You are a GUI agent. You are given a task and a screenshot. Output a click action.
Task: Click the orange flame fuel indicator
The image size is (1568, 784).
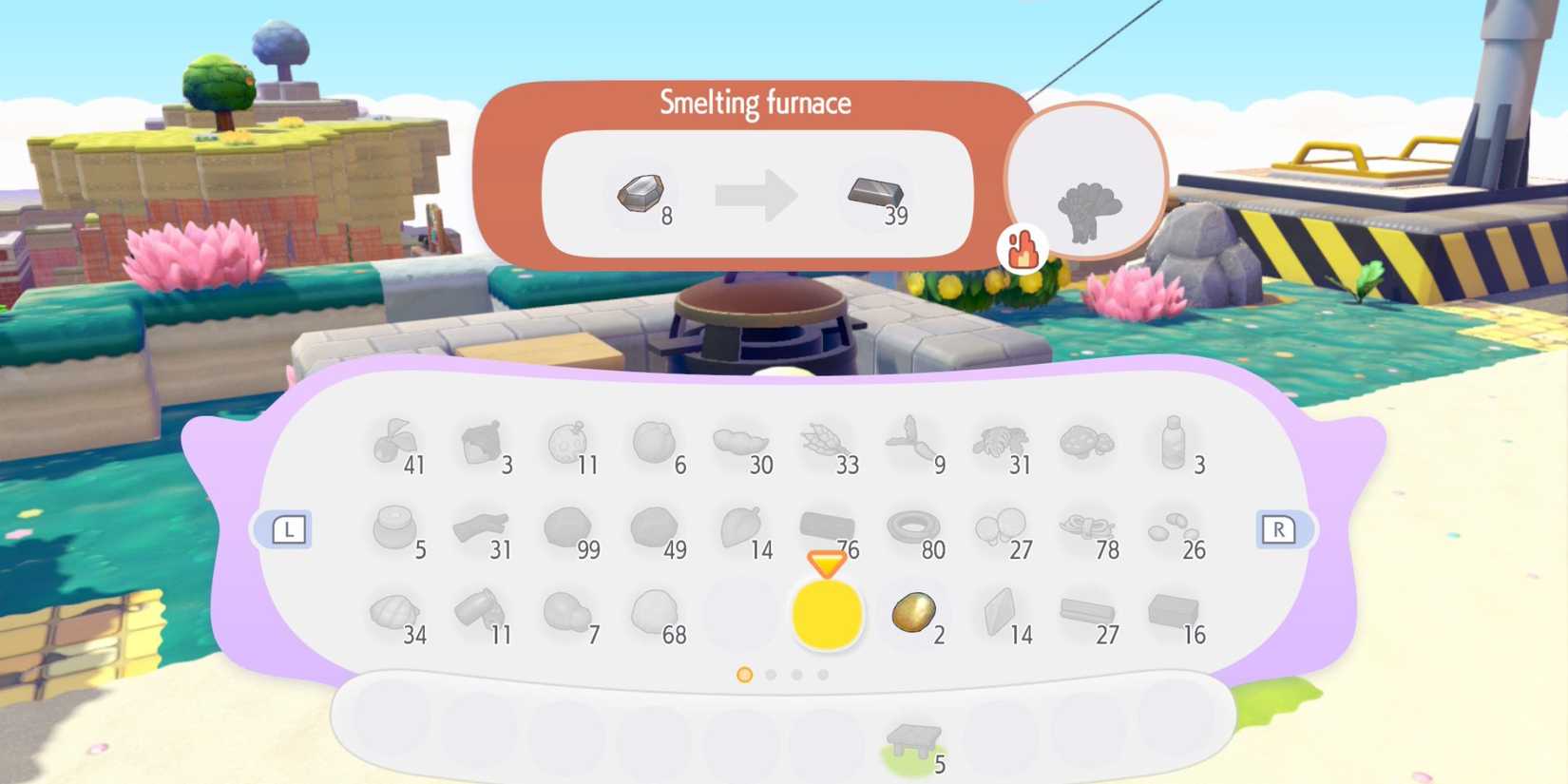[1023, 250]
